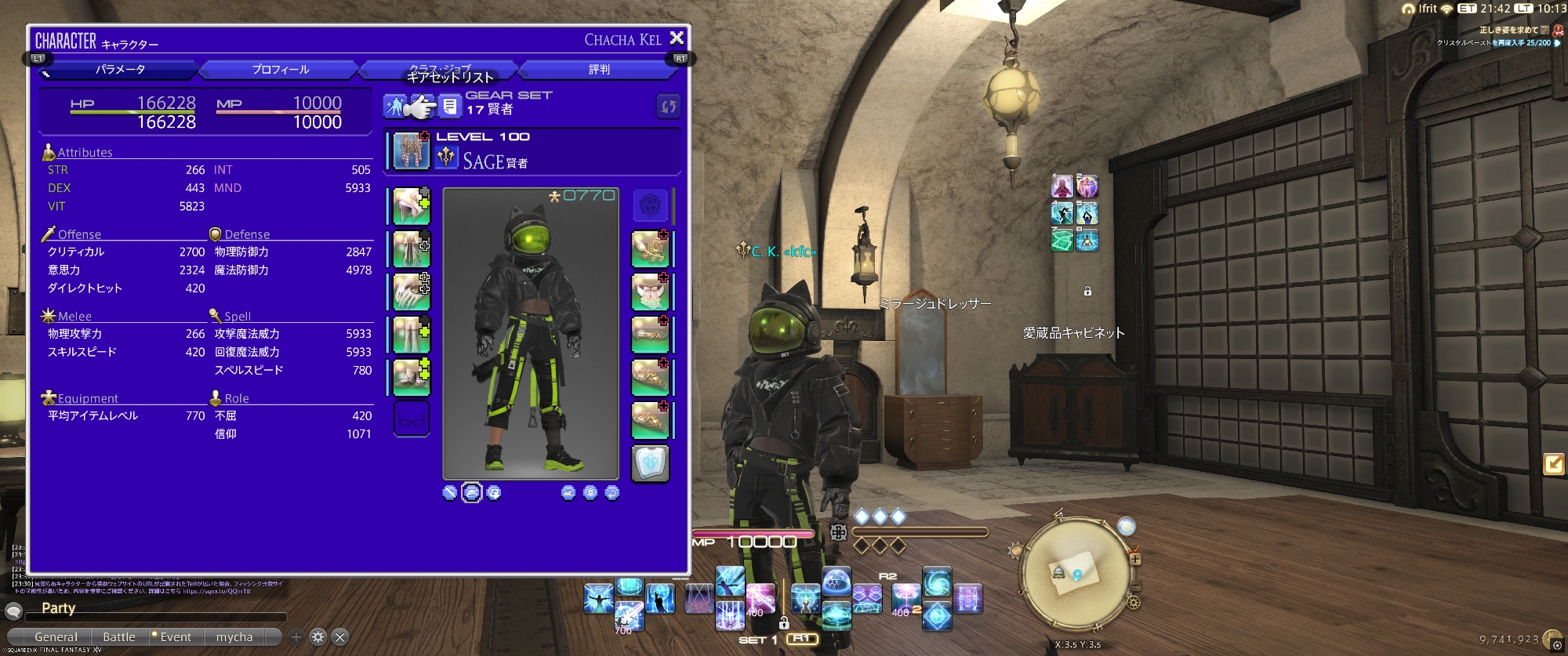This screenshot has height=656, width=1568.
Task: Select the equipped head gear slot
Action: click(x=411, y=206)
